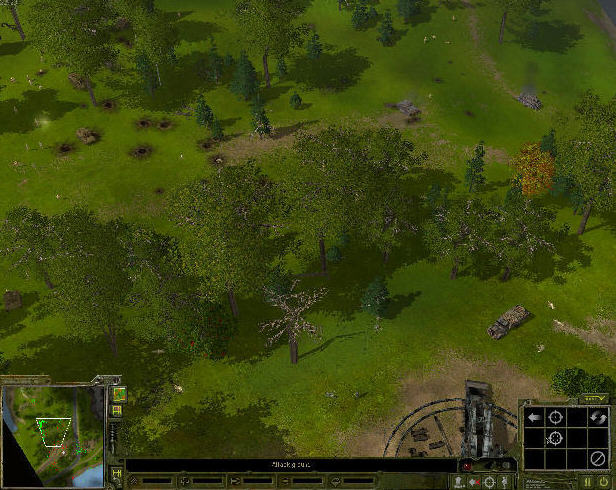
Task: Pause the game with the pause button
Action: 587,482
